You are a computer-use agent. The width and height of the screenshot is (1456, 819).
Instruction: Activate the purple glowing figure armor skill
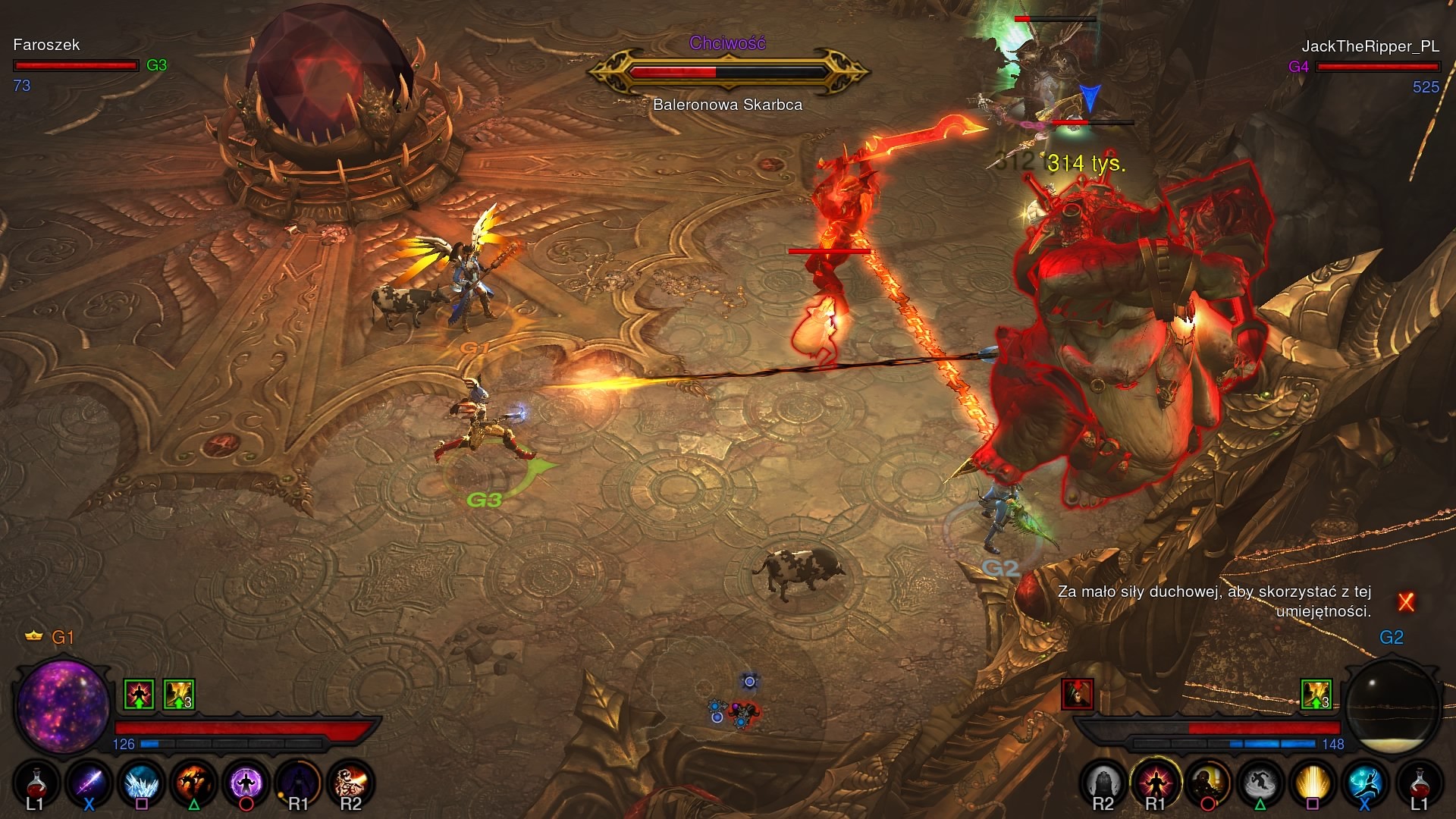pos(246,781)
